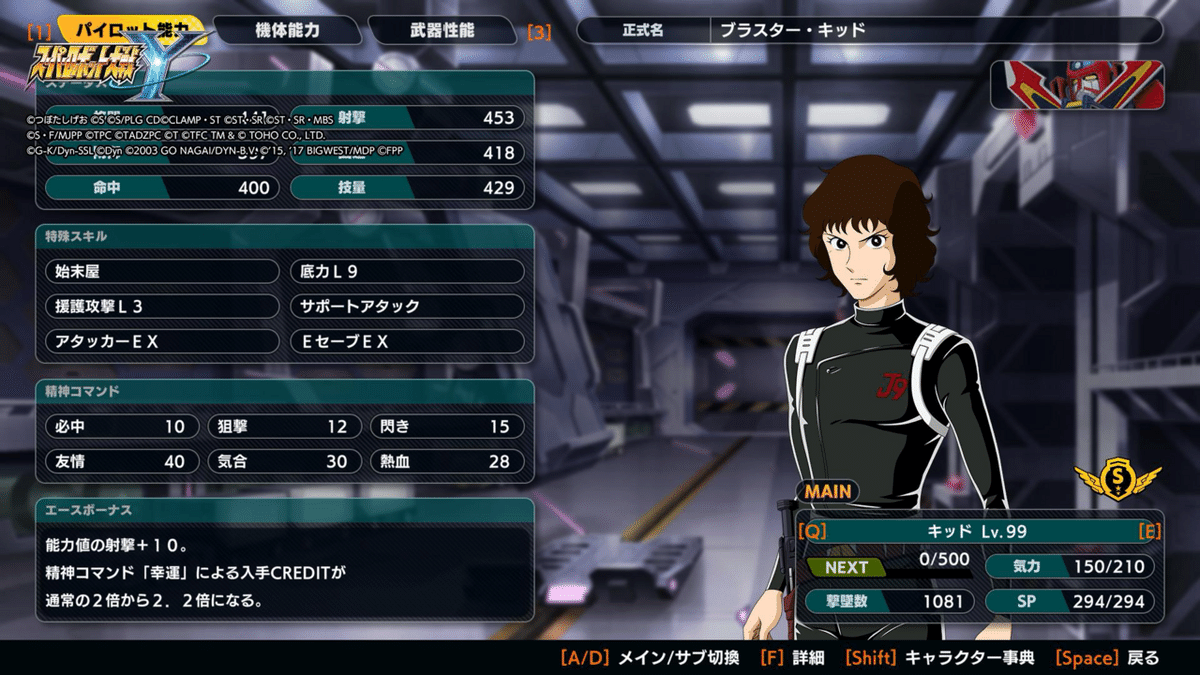This screenshot has width=1200, height=675.
Task: Click the robot unit thumbnail
Action: [x=1076, y=85]
